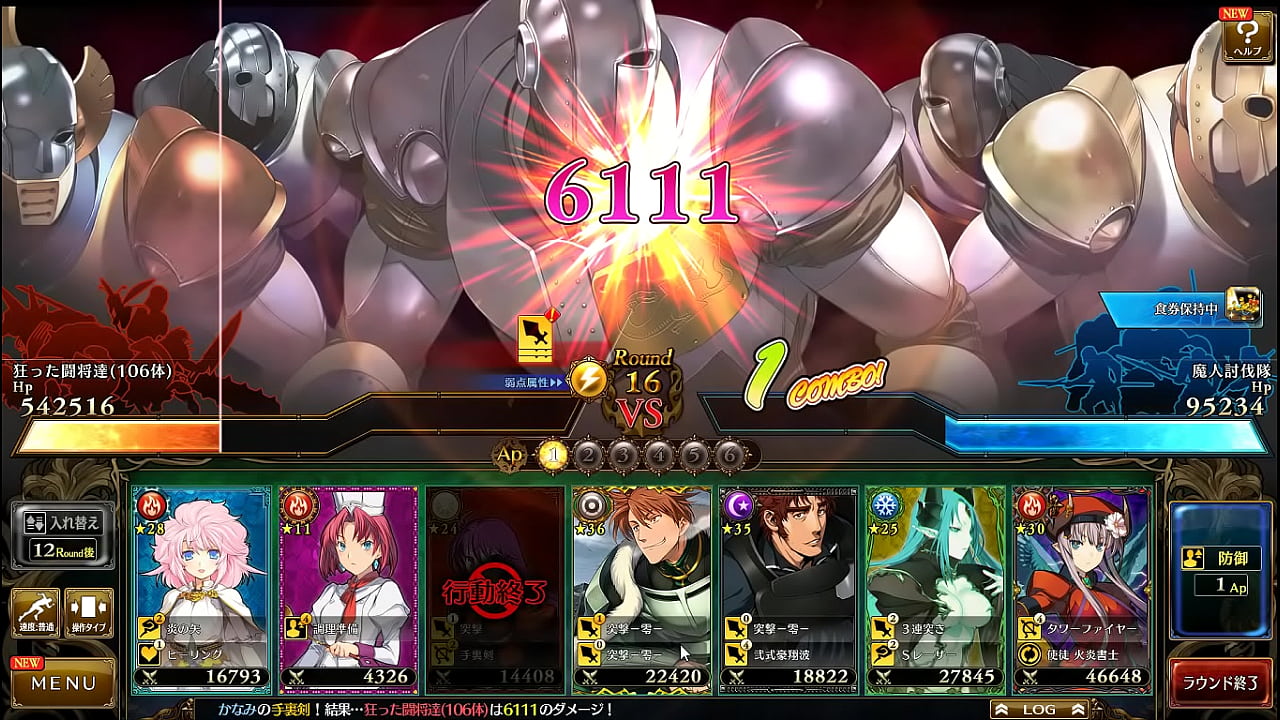Use the 炎の矢 skill on the pink-haired card
The width and height of the screenshot is (1280, 720).
(200, 628)
